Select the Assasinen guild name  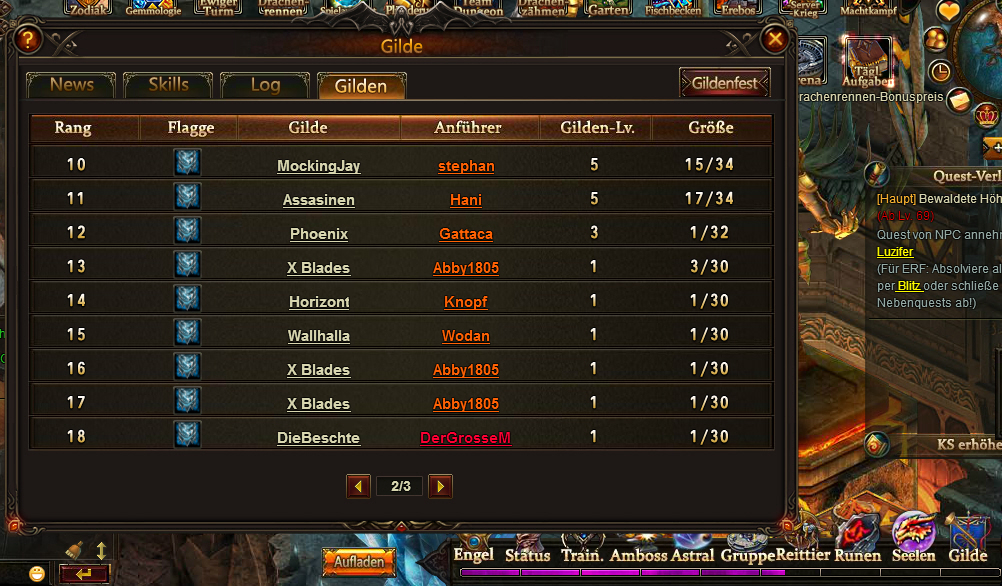pyautogui.click(x=318, y=200)
